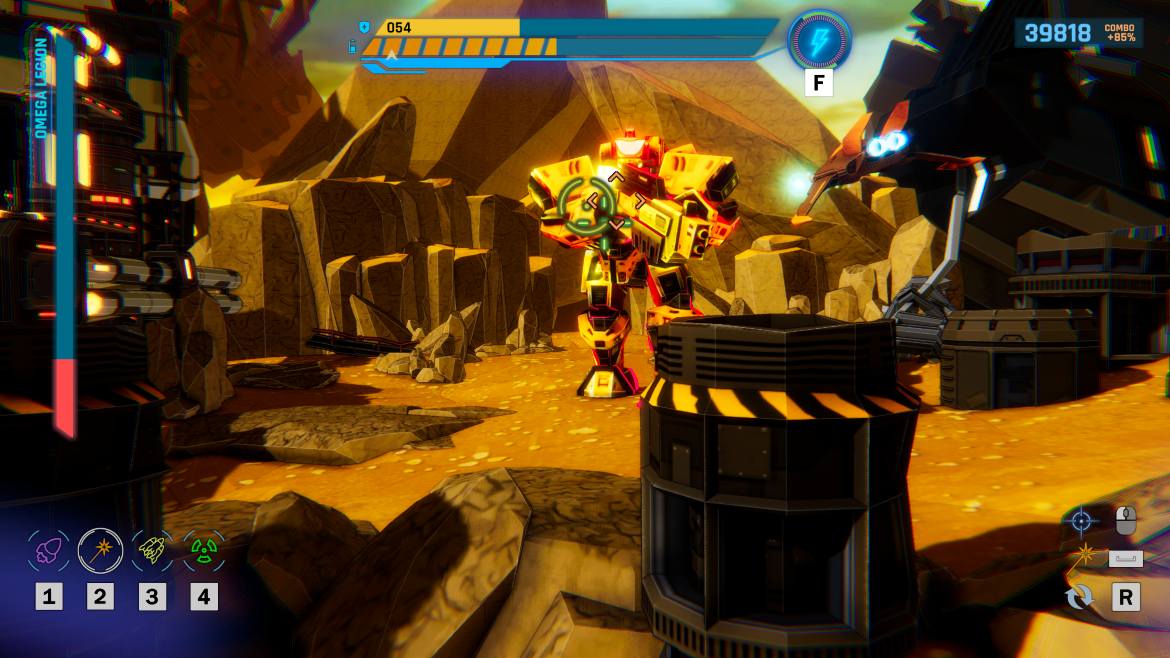Select the purple rocket weapon icon
Viewport: 1170px width, 658px height.
(48, 550)
